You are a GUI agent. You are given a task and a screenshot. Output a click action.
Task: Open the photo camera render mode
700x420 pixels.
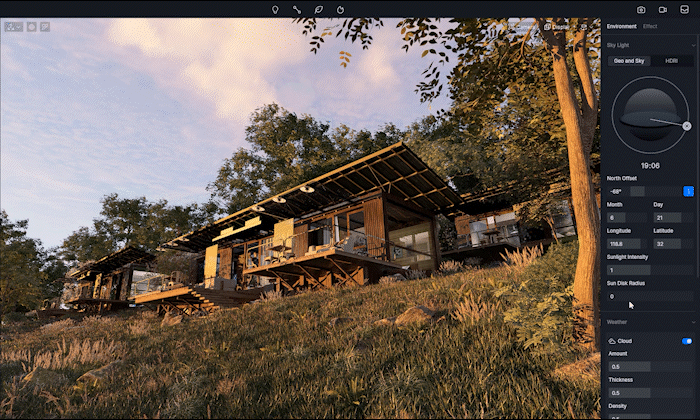tap(641, 9)
